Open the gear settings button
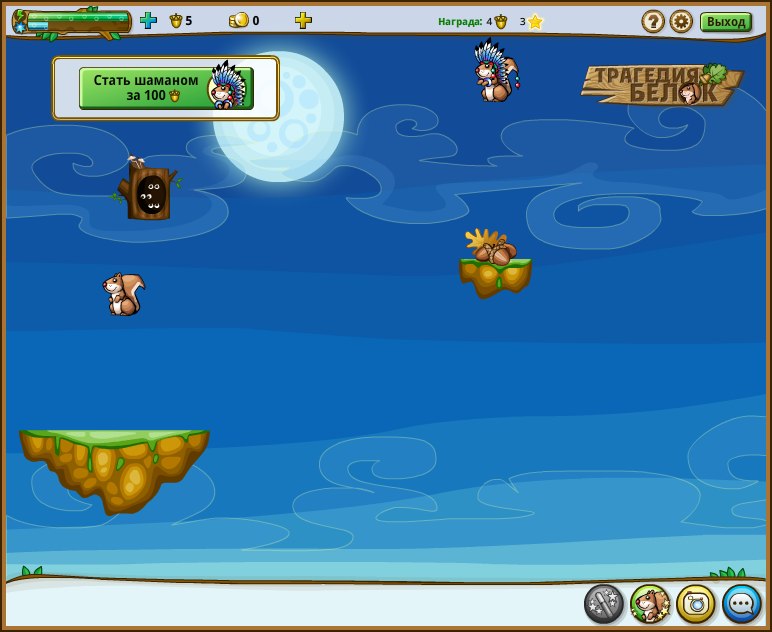This screenshot has height=632, width=772. pyautogui.click(x=681, y=21)
